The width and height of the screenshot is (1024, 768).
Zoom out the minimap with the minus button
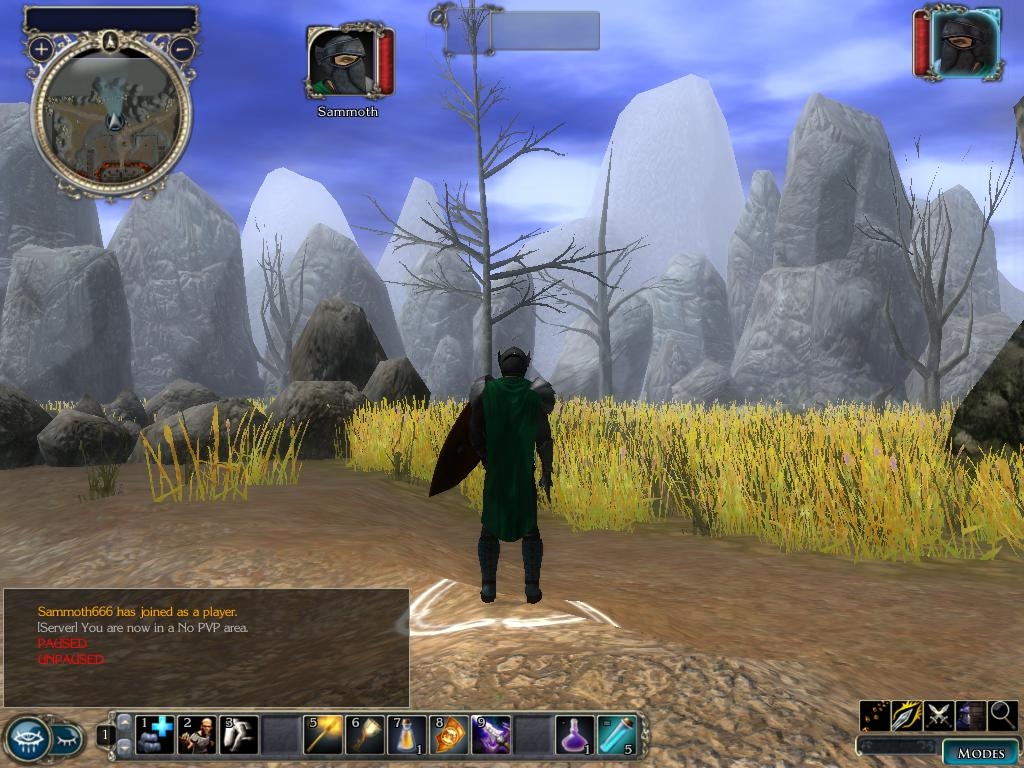[x=182, y=48]
